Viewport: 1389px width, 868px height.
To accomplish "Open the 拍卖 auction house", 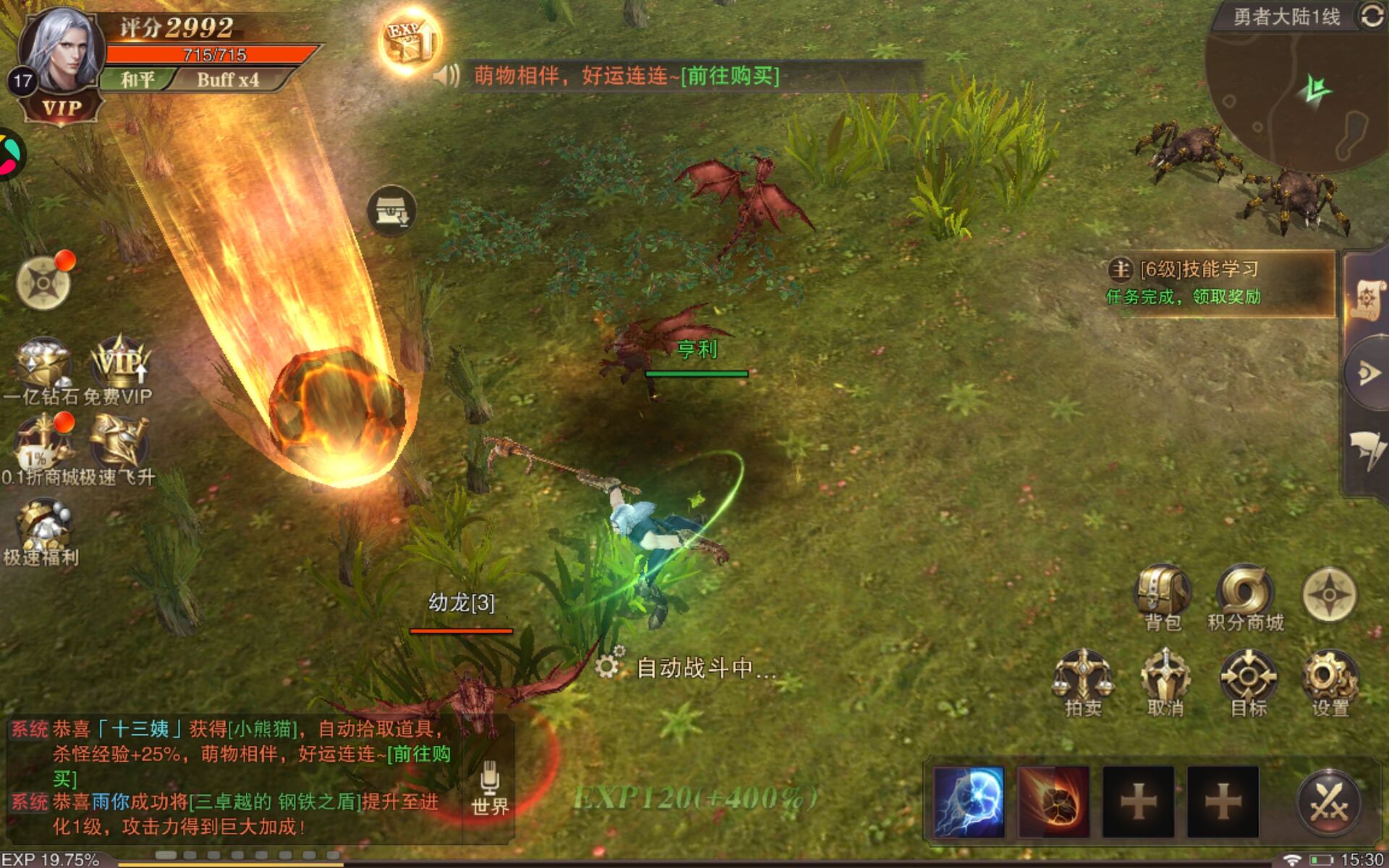I will click(x=1083, y=680).
